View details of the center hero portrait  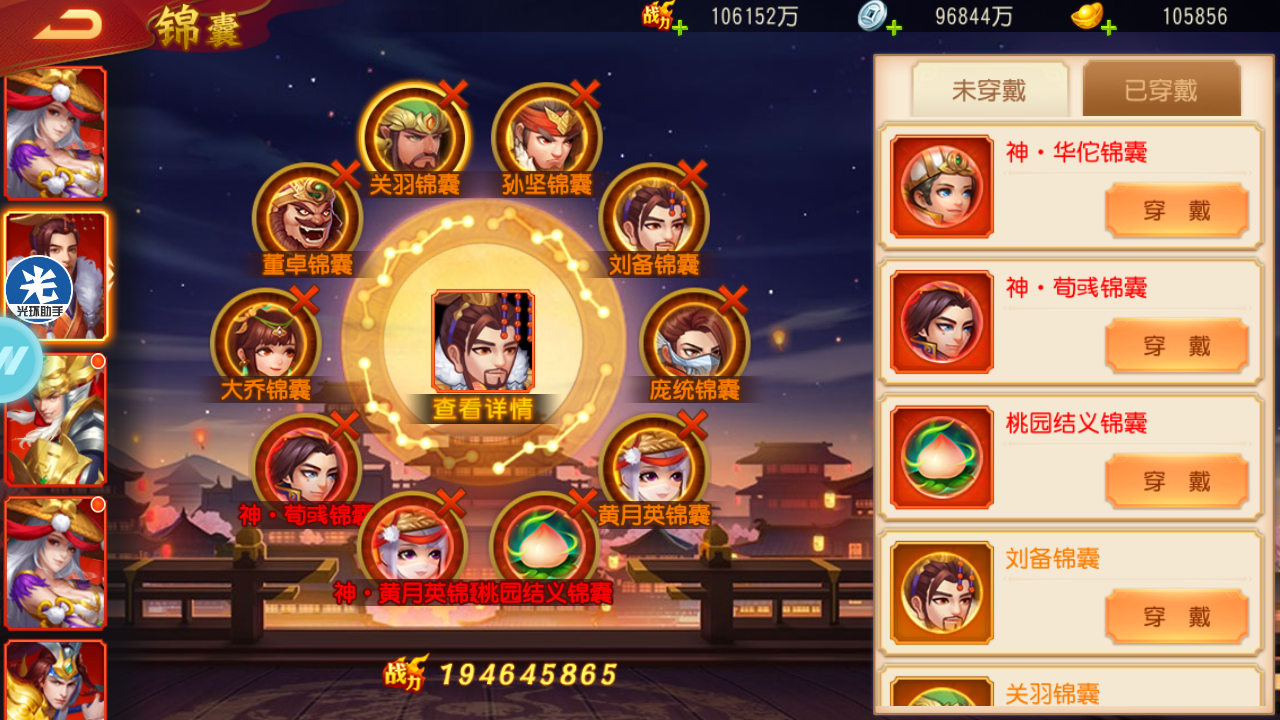483,343
